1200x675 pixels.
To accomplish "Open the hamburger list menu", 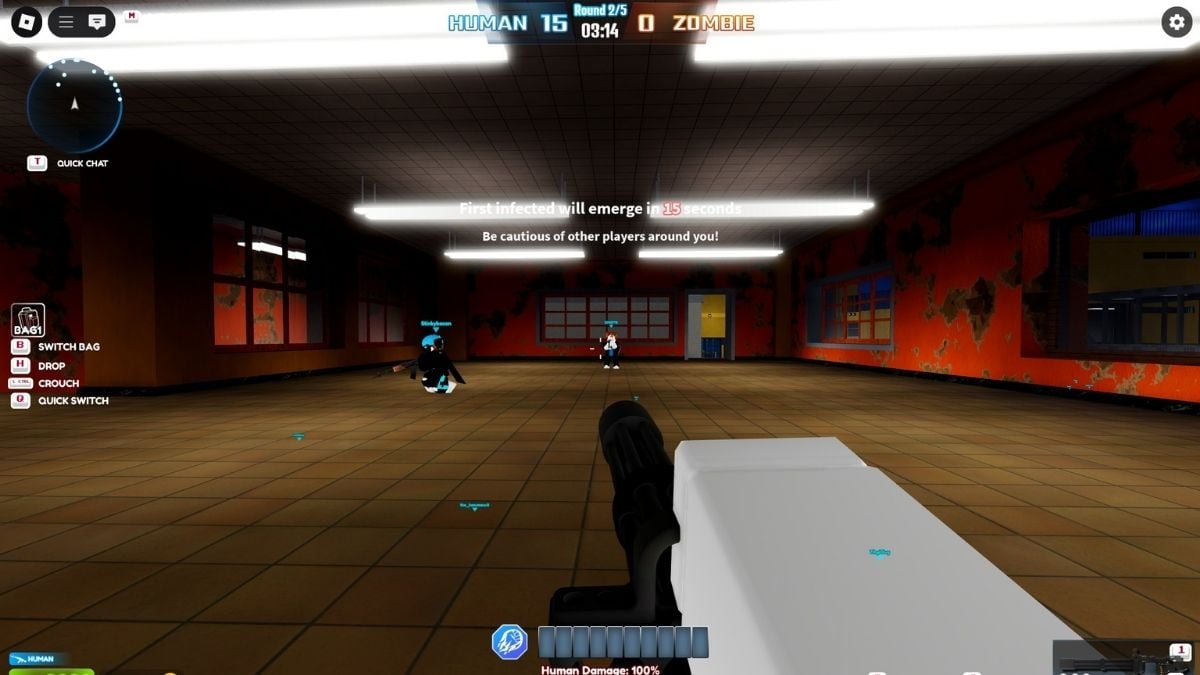I will [x=66, y=21].
